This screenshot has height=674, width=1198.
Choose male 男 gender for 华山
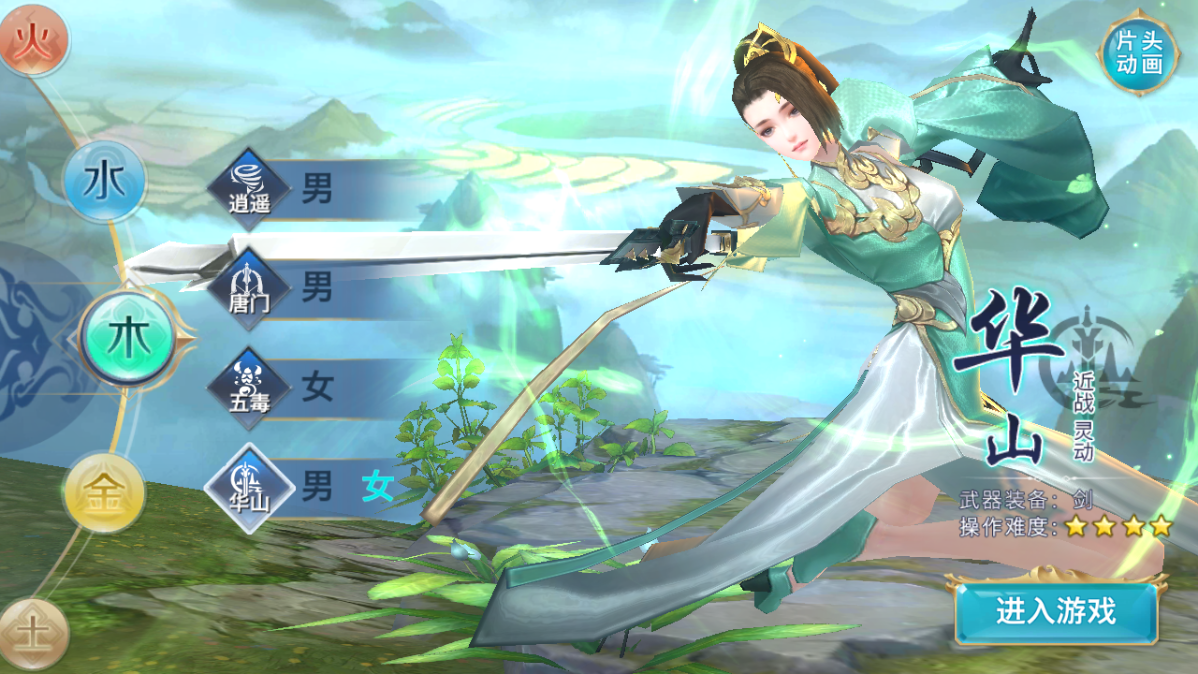coord(317,488)
